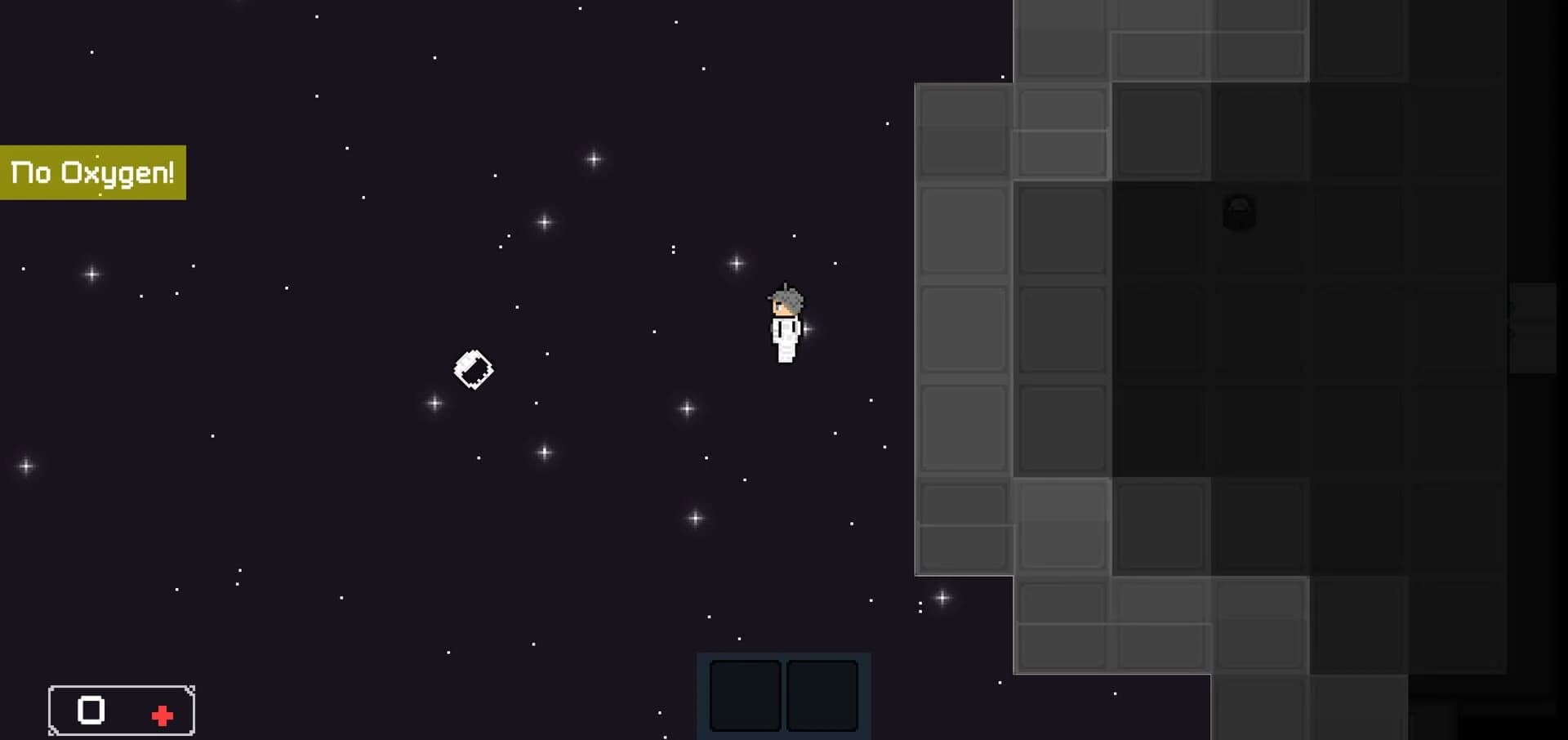1568x740 pixels.
Task: Click the white square indicator in the status box
Action: click(x=90, y=710)
